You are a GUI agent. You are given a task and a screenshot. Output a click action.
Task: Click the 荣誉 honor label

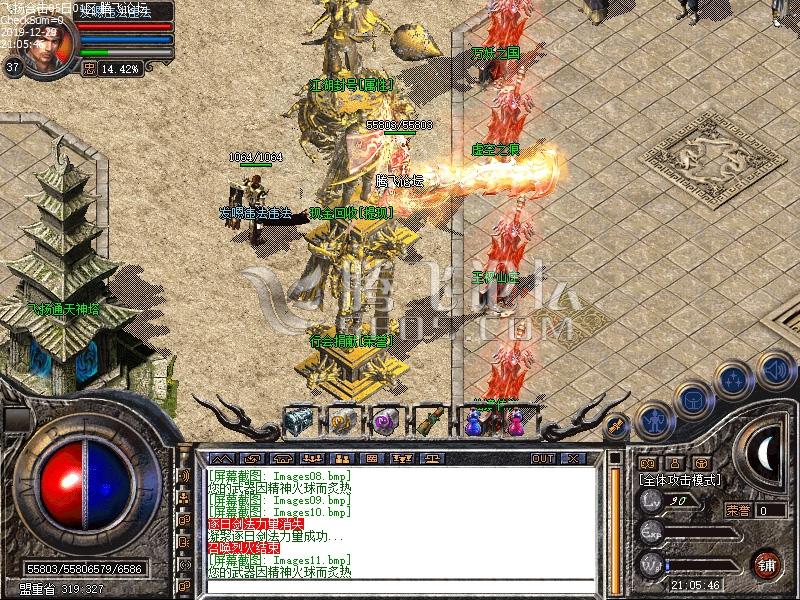pyautogui.click(x=738, y=510)
